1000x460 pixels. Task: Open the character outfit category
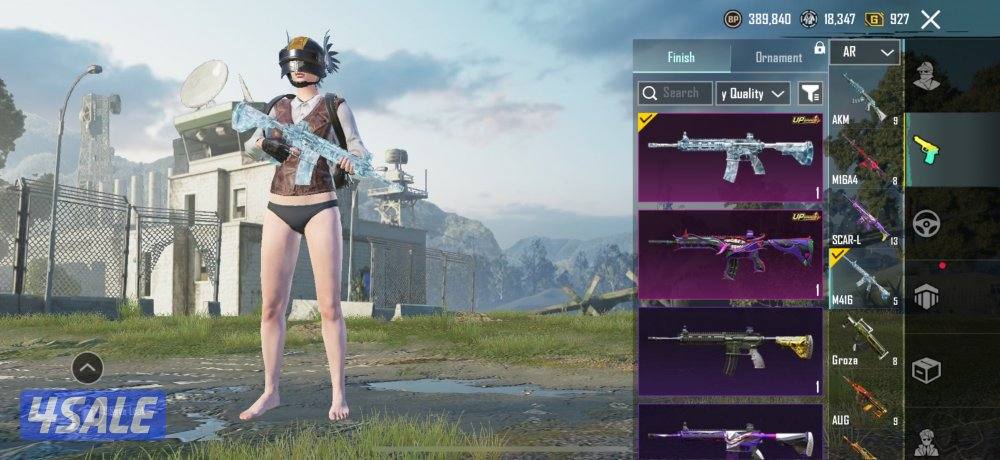pos(927,76)
